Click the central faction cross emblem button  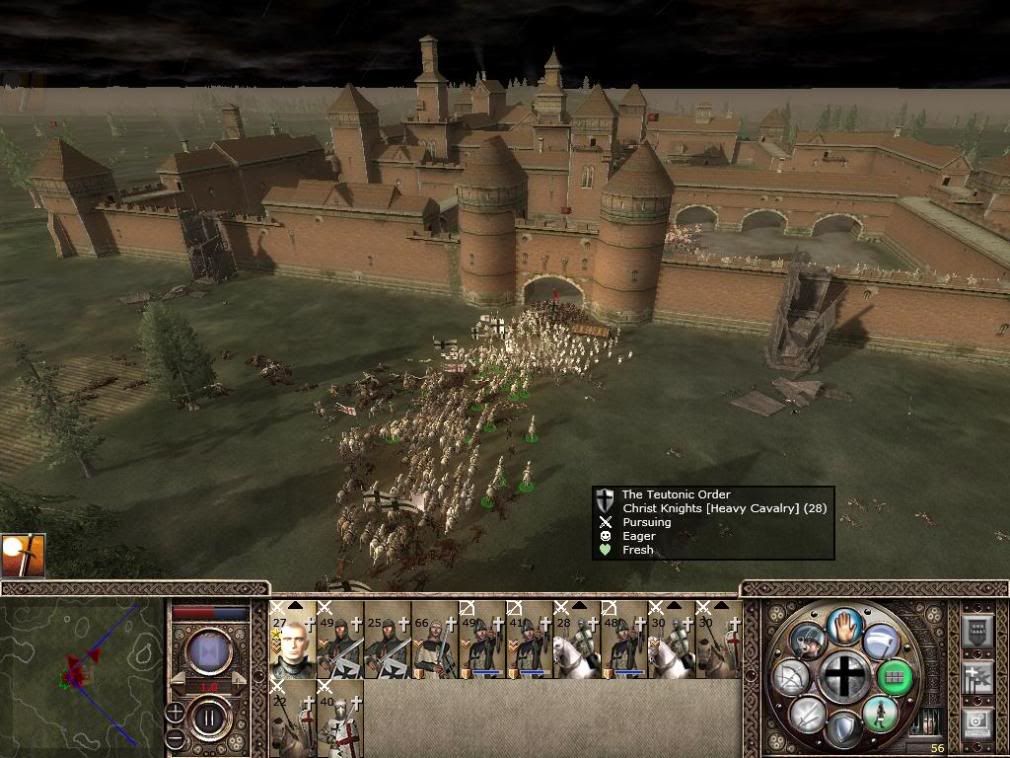point(845,678)
